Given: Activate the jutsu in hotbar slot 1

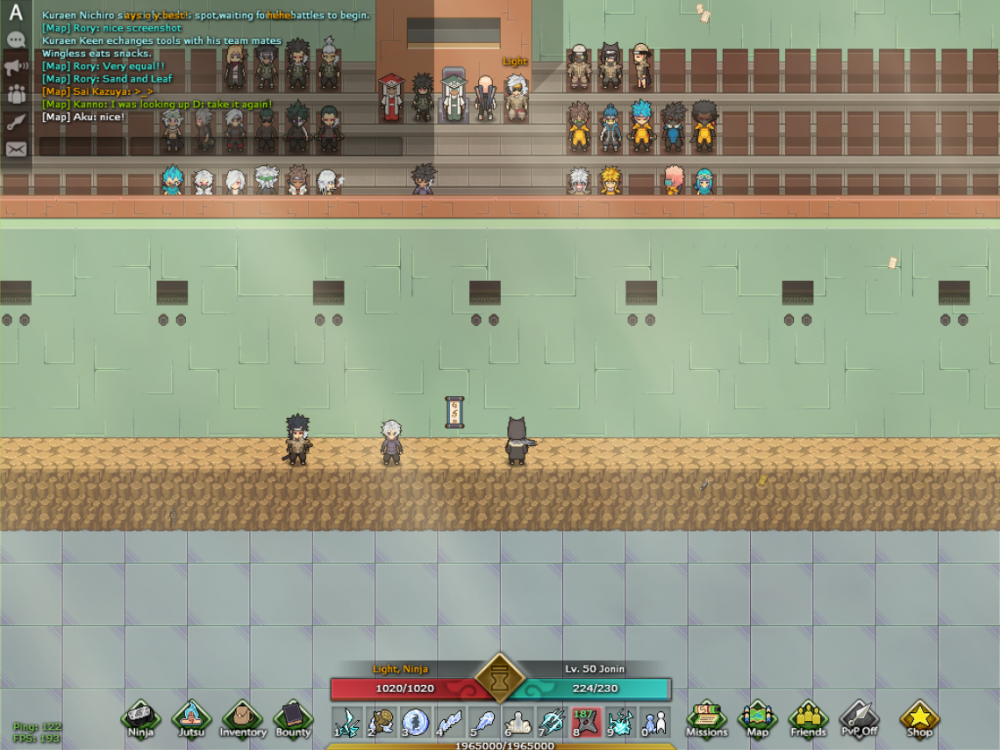Looking at the screenshot, I should [347, 721].
